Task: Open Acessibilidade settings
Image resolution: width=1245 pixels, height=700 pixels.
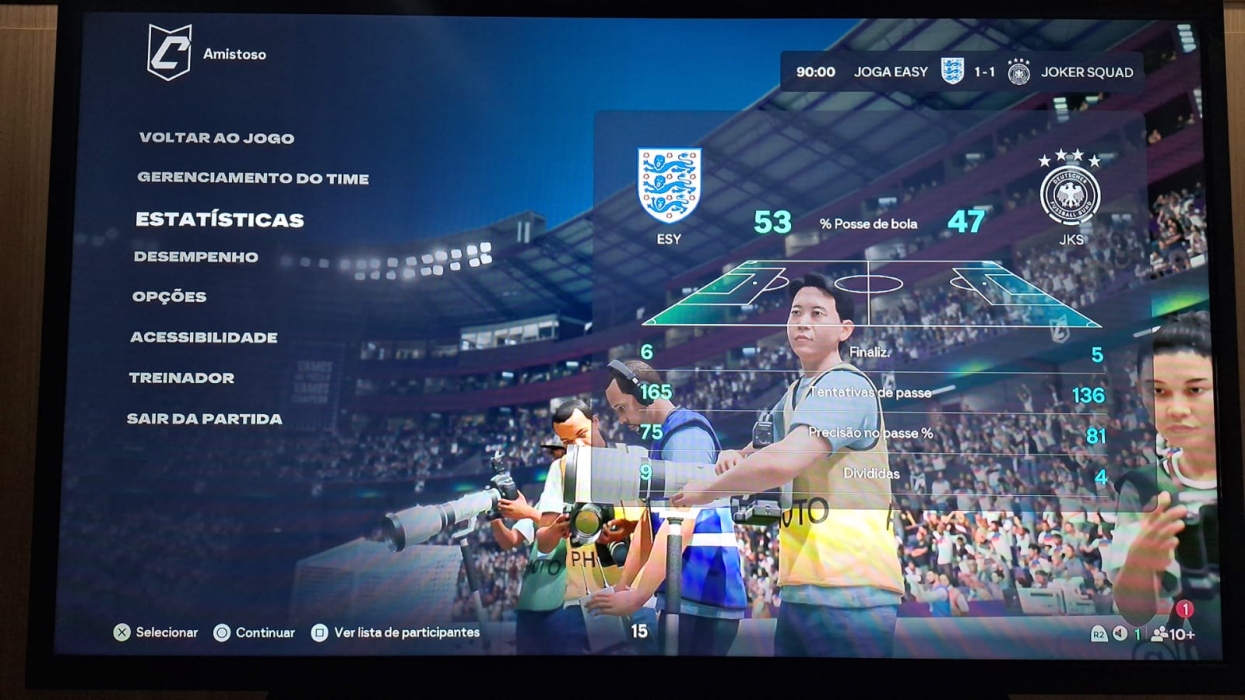Action: tap(204, 338)
